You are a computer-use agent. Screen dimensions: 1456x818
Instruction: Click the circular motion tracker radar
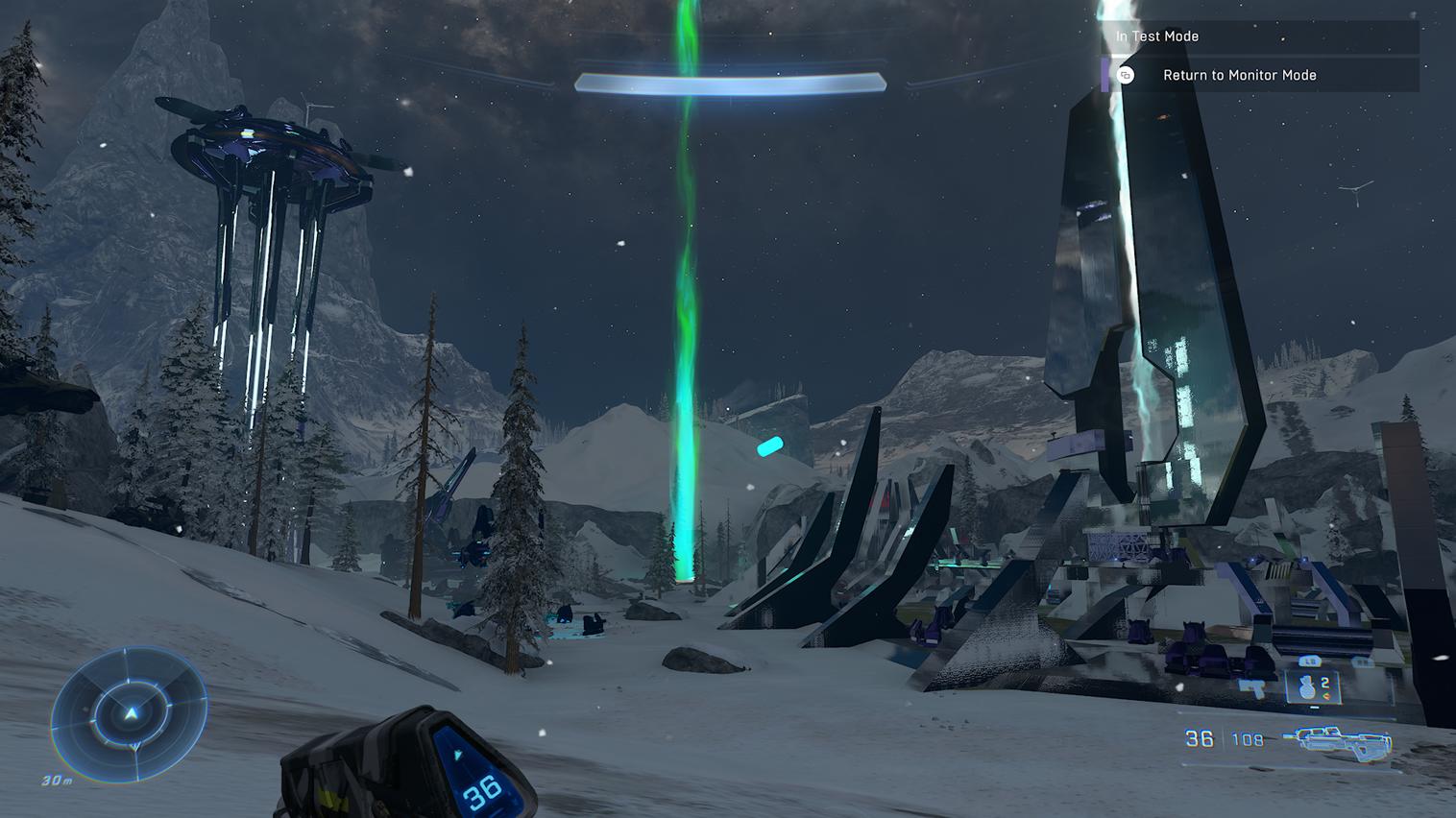130,713
